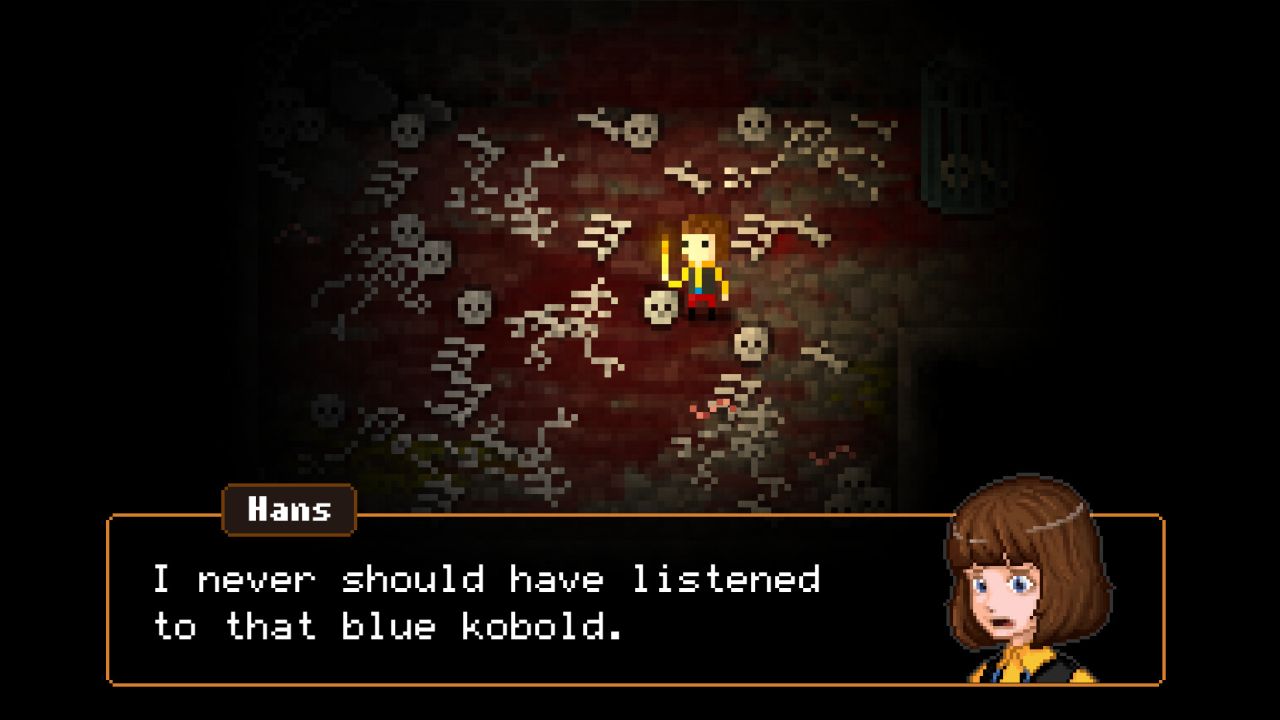Select the Hans name plate
The width and height of the screenshot is (1280, 720).
[x=288, y=510]
